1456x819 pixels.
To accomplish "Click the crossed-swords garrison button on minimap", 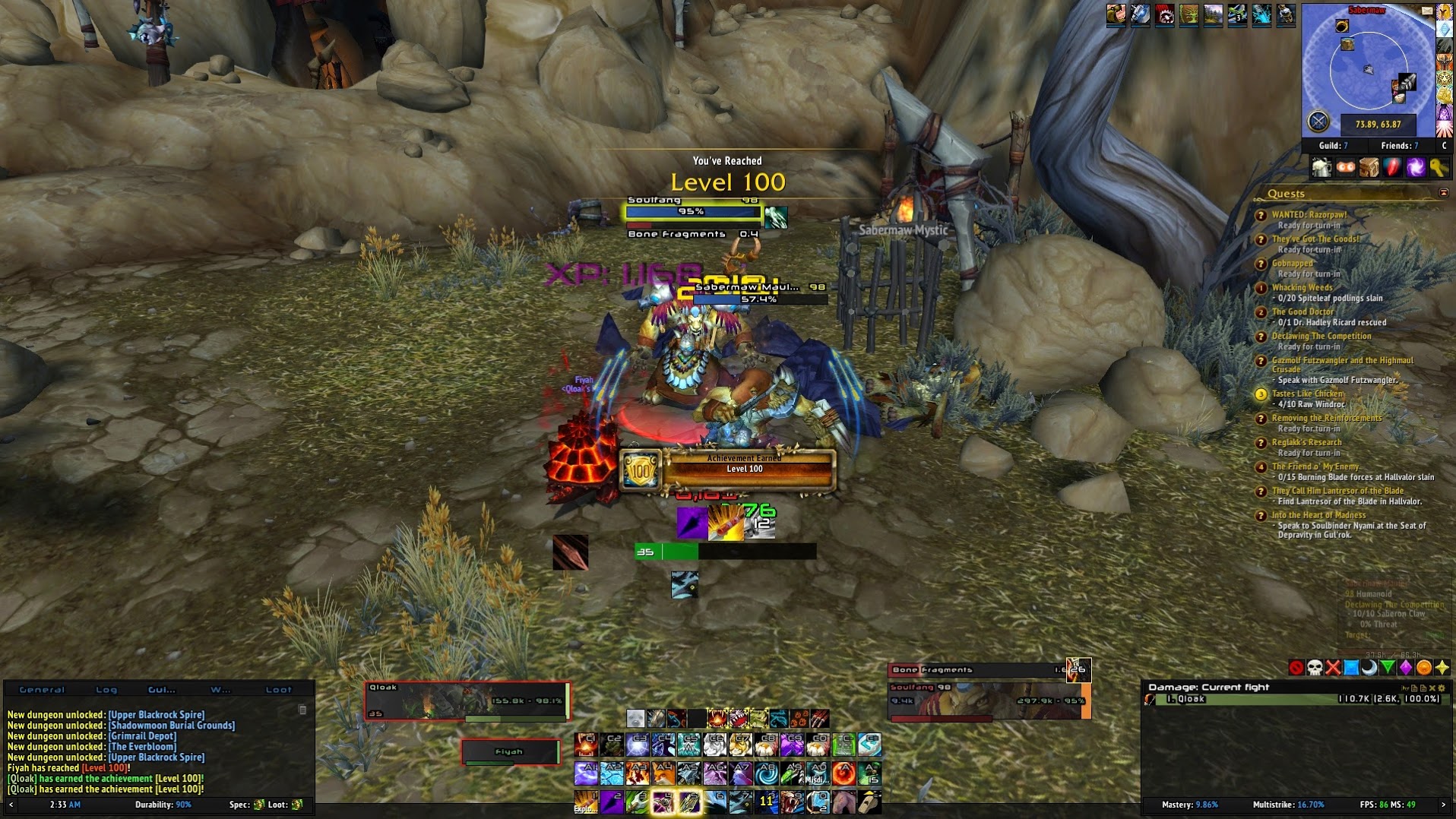I will point(1318,122).
